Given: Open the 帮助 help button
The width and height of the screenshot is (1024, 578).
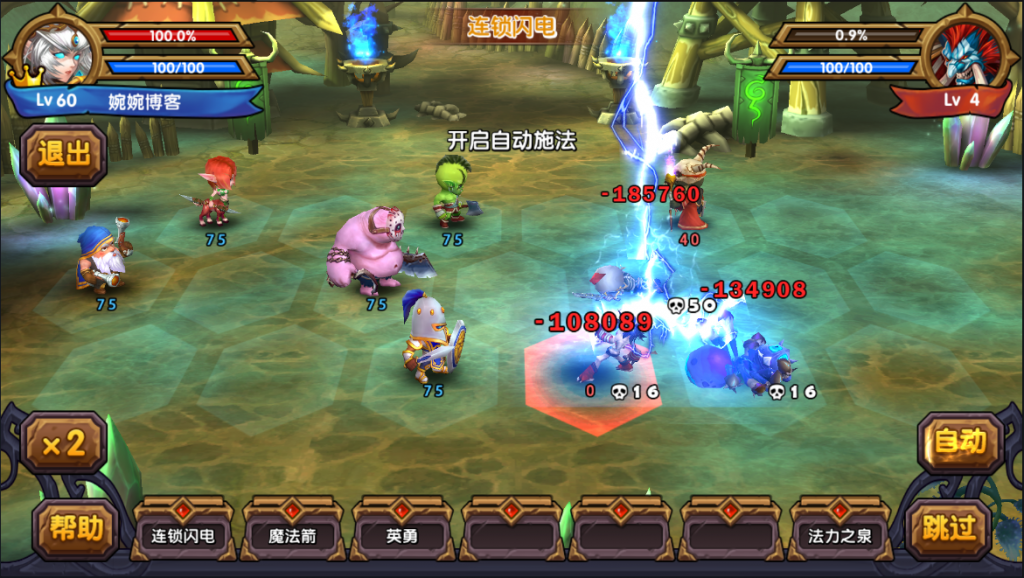Looking at the screenshot, I should point(75,529).
